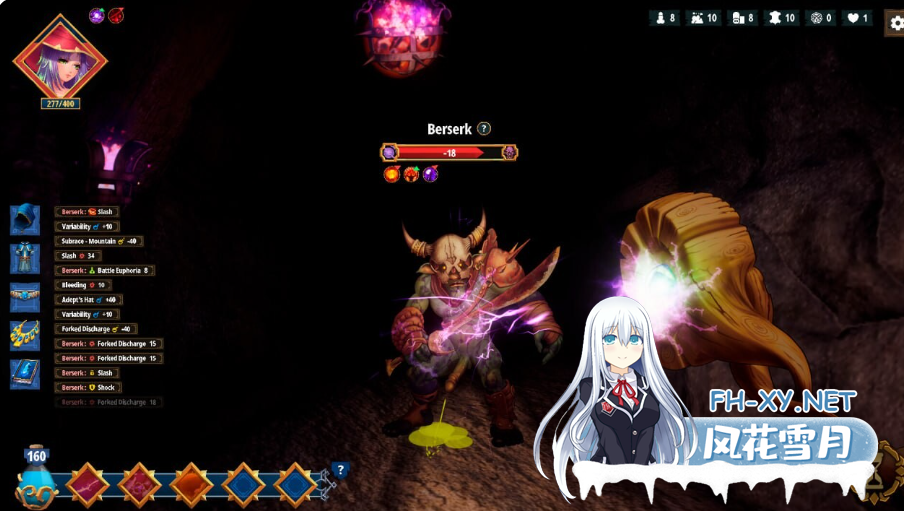The height and width of the screenshot is (511, 904).
Task: Select the blue robe equipment slot
Action: [x=25, y=258]
